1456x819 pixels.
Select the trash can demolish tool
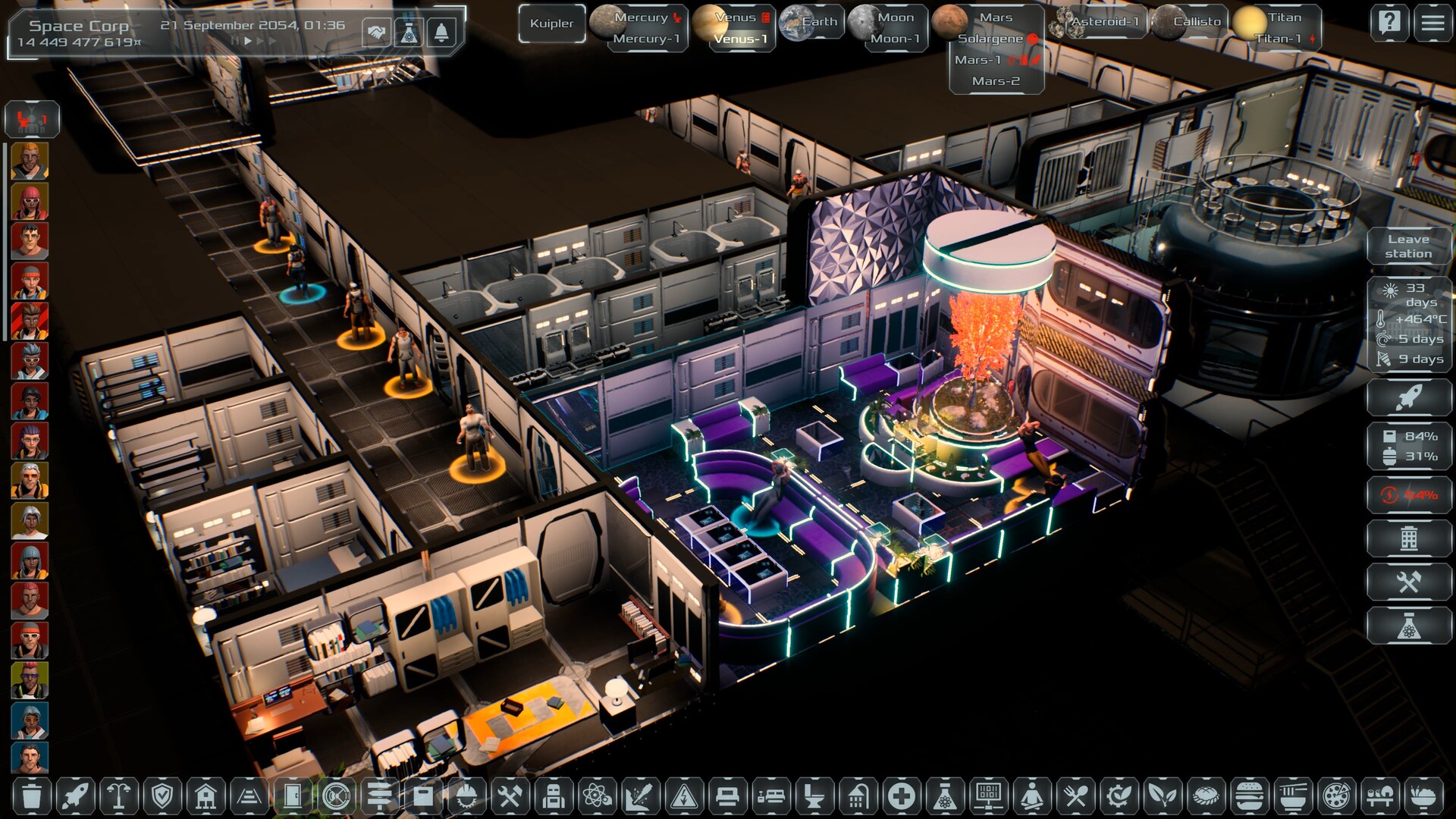click(31, 796)
